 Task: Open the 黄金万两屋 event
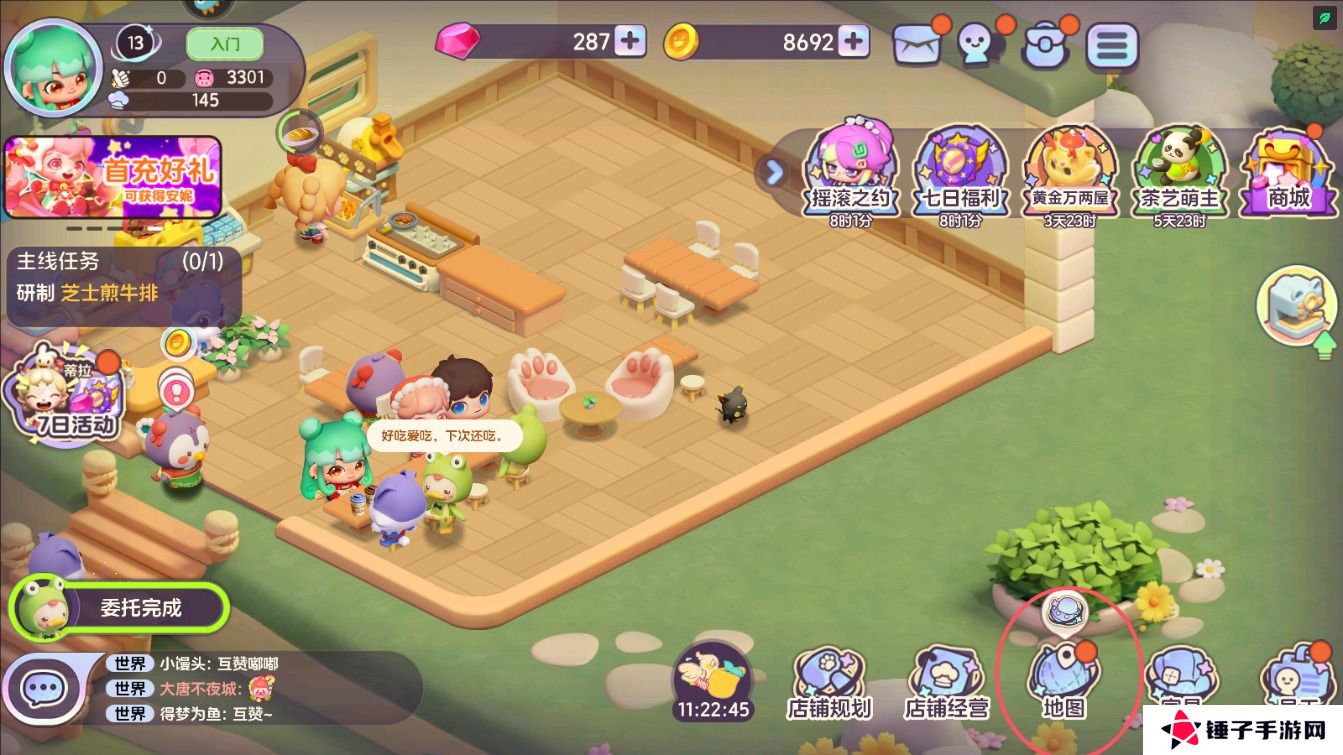1069,170
